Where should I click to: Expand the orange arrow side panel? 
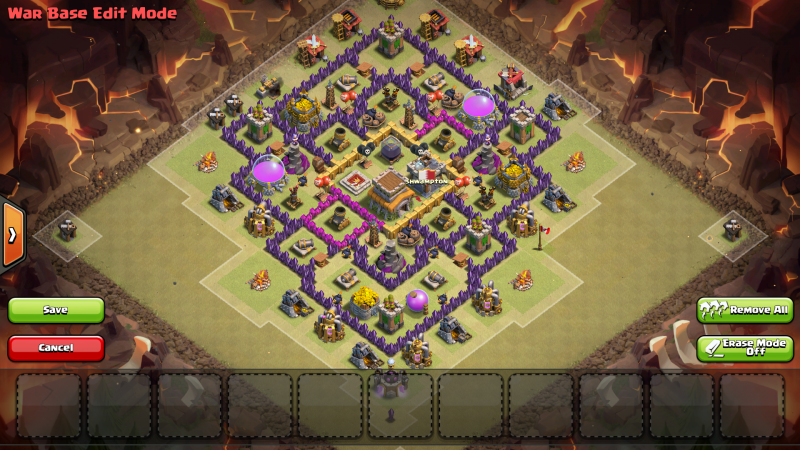(x=12, y=235)
